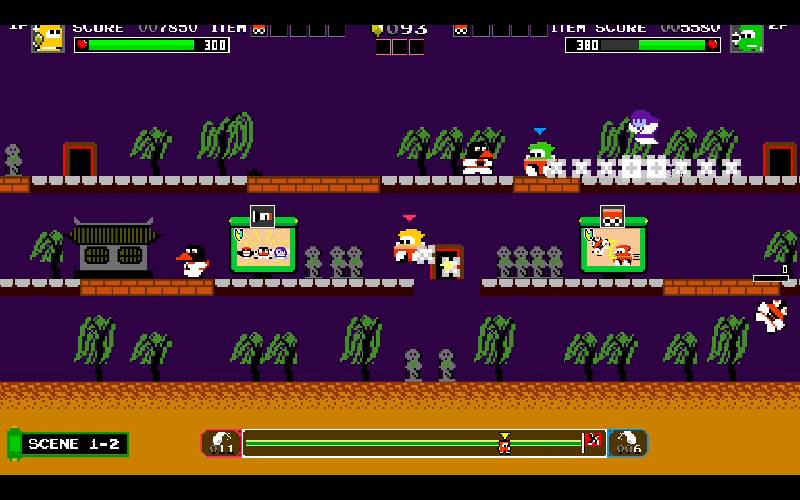Click the Scene 1-2 scroll label
Screen dimensions: 800x500
point(68,444)
